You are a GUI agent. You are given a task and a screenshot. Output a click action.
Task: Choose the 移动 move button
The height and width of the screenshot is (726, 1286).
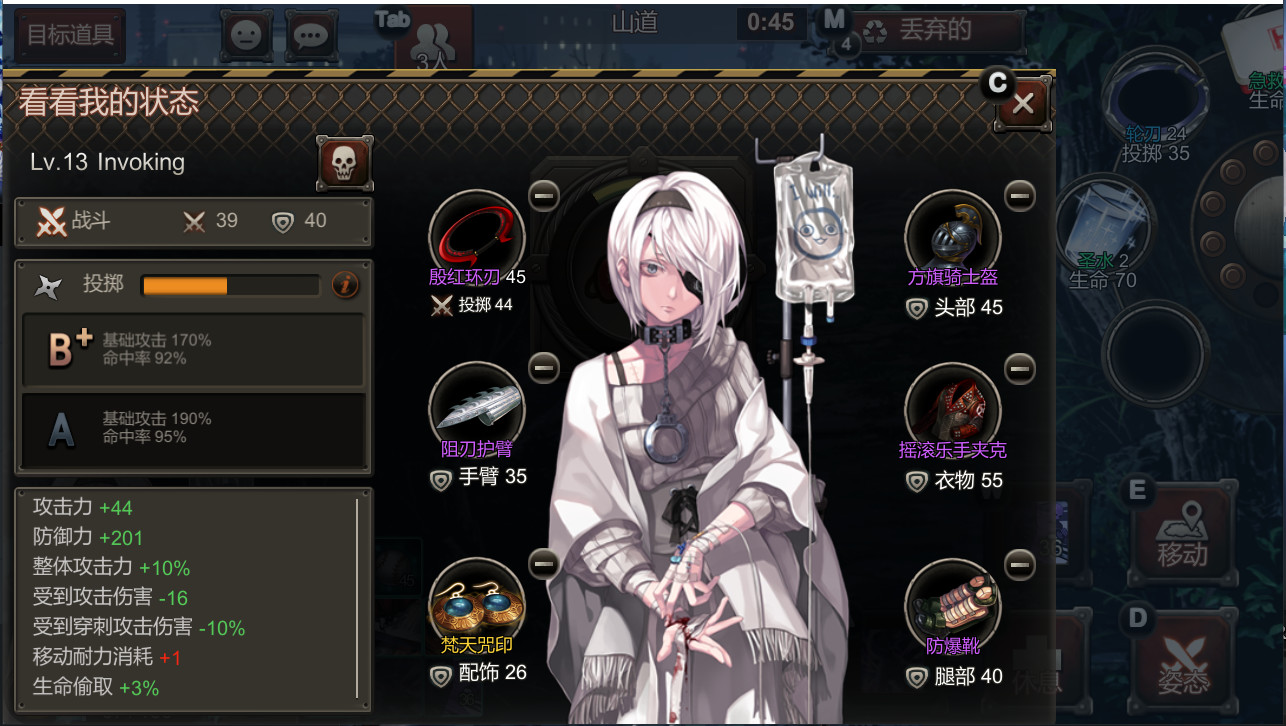click(1182, 538)
